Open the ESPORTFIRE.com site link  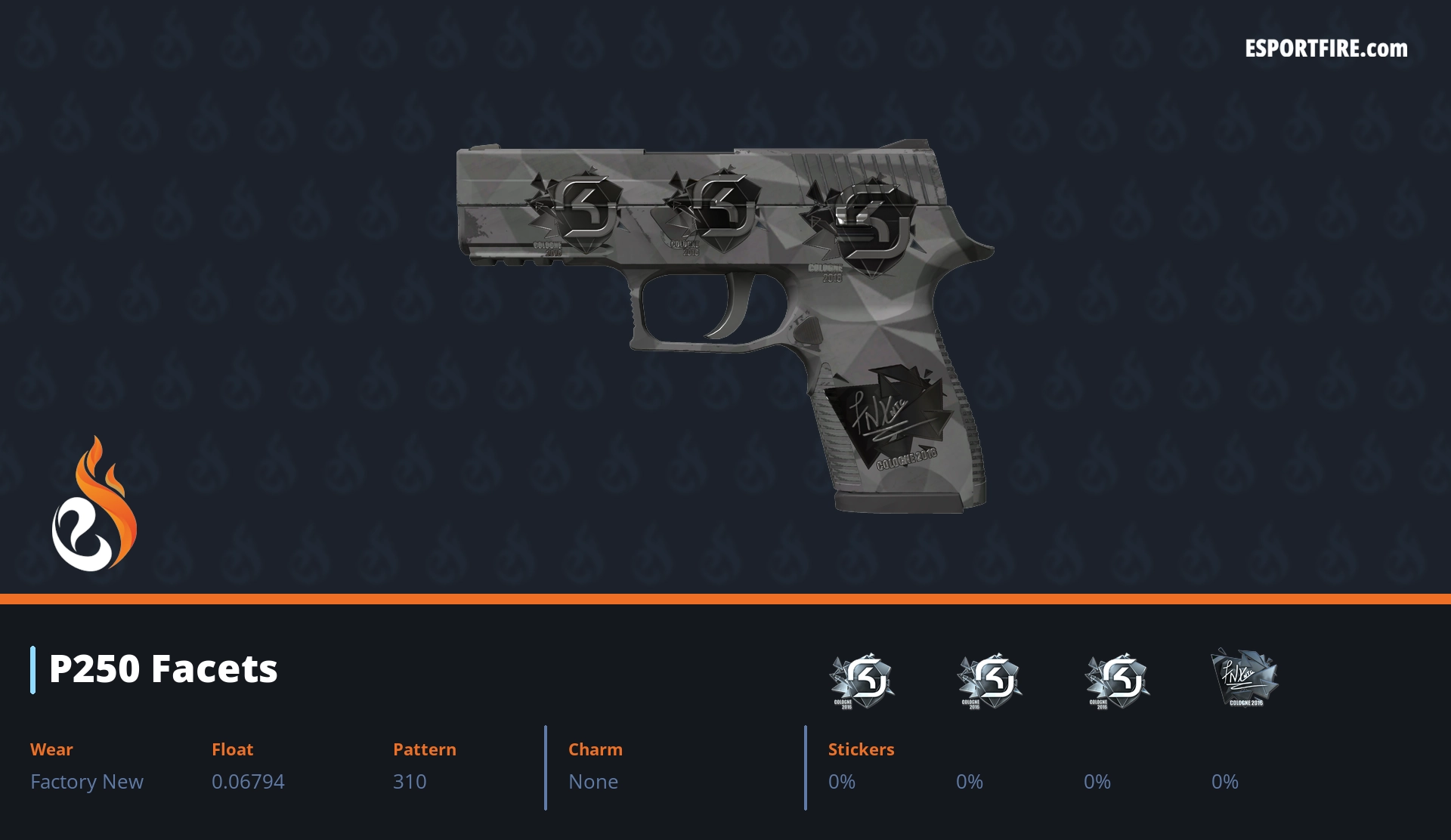(x=1326, y=49)
